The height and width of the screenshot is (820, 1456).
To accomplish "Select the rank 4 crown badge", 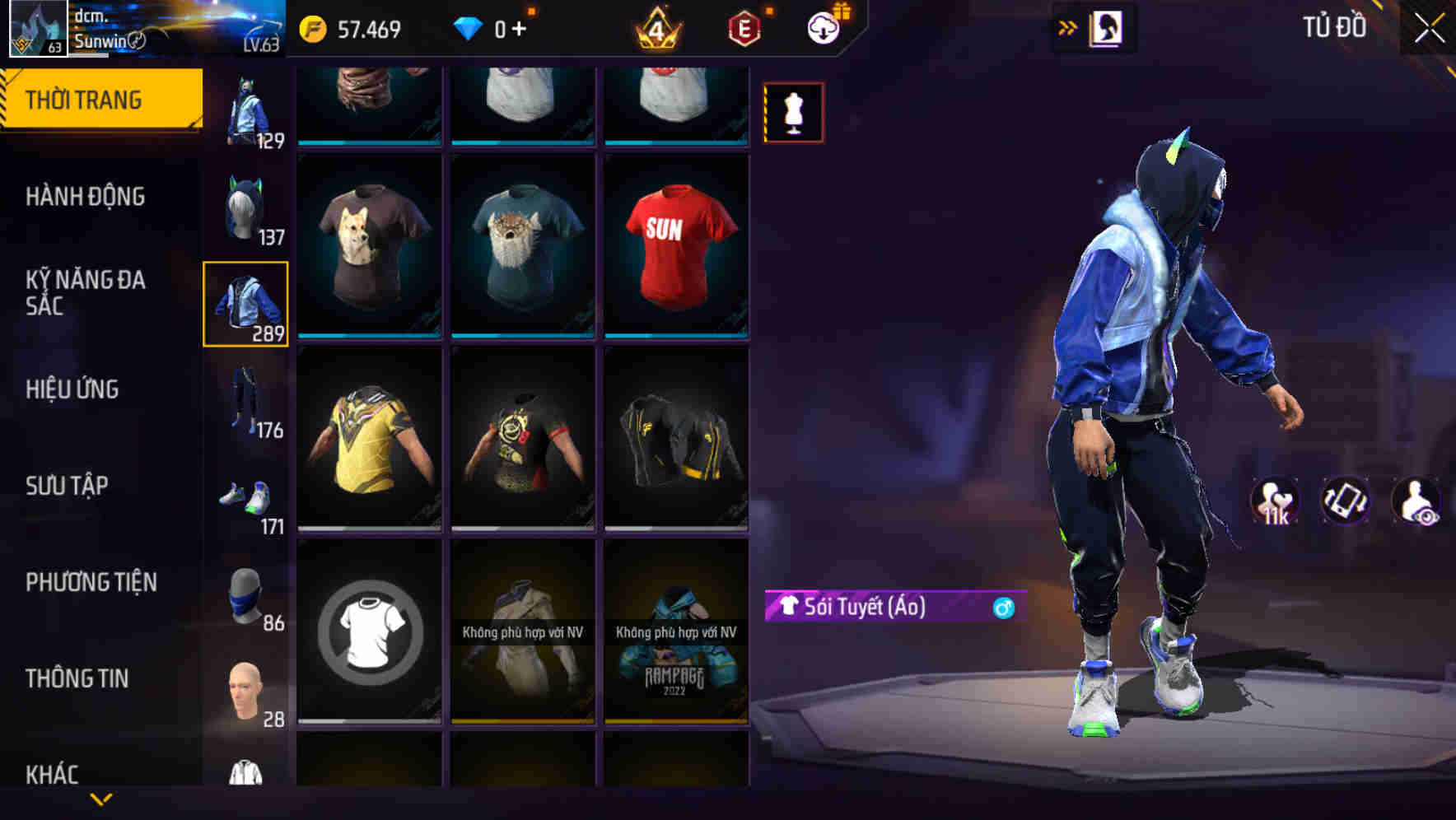I will (x=655, y=28).
